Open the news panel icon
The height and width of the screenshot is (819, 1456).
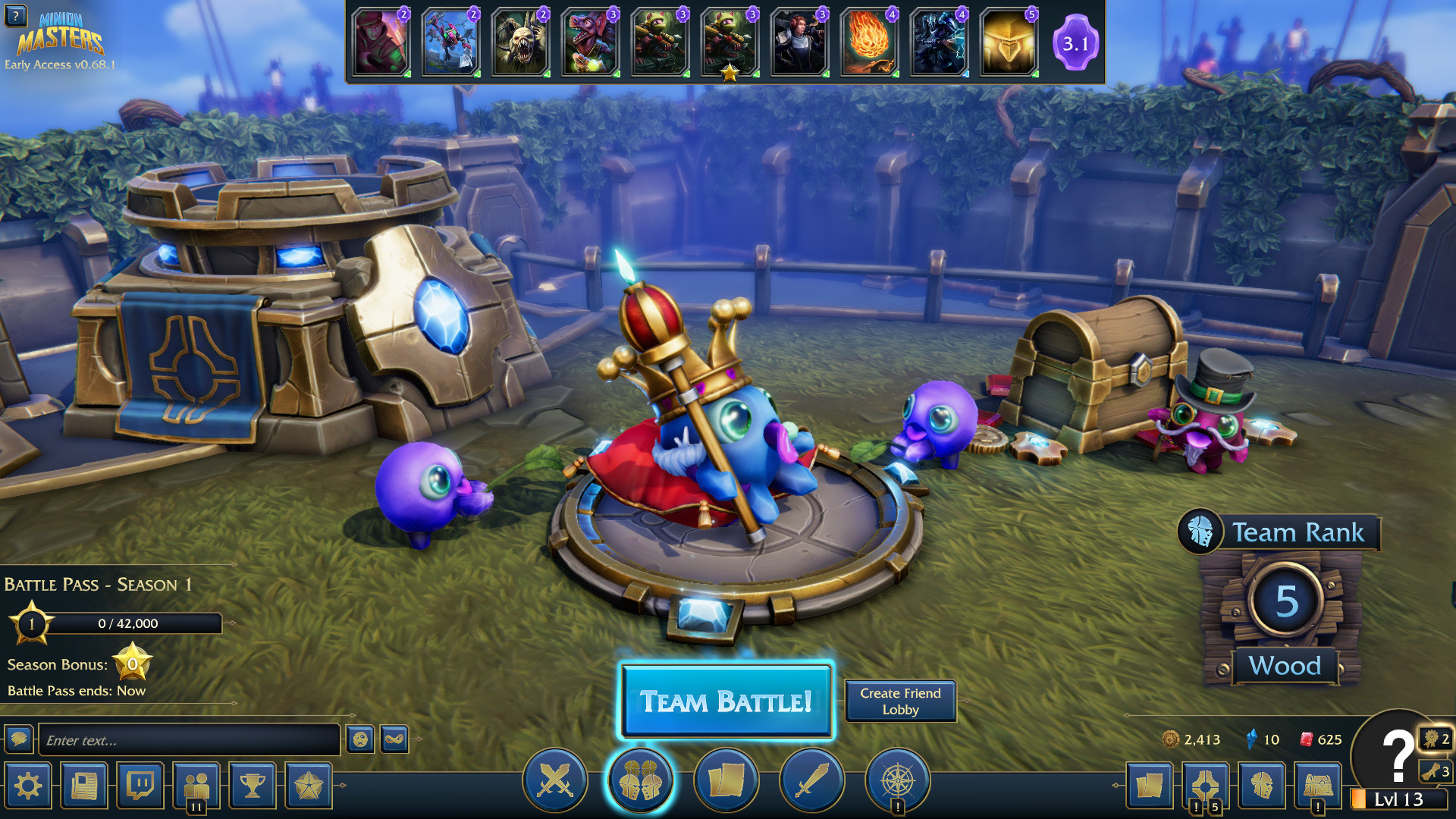coord(84,786)
